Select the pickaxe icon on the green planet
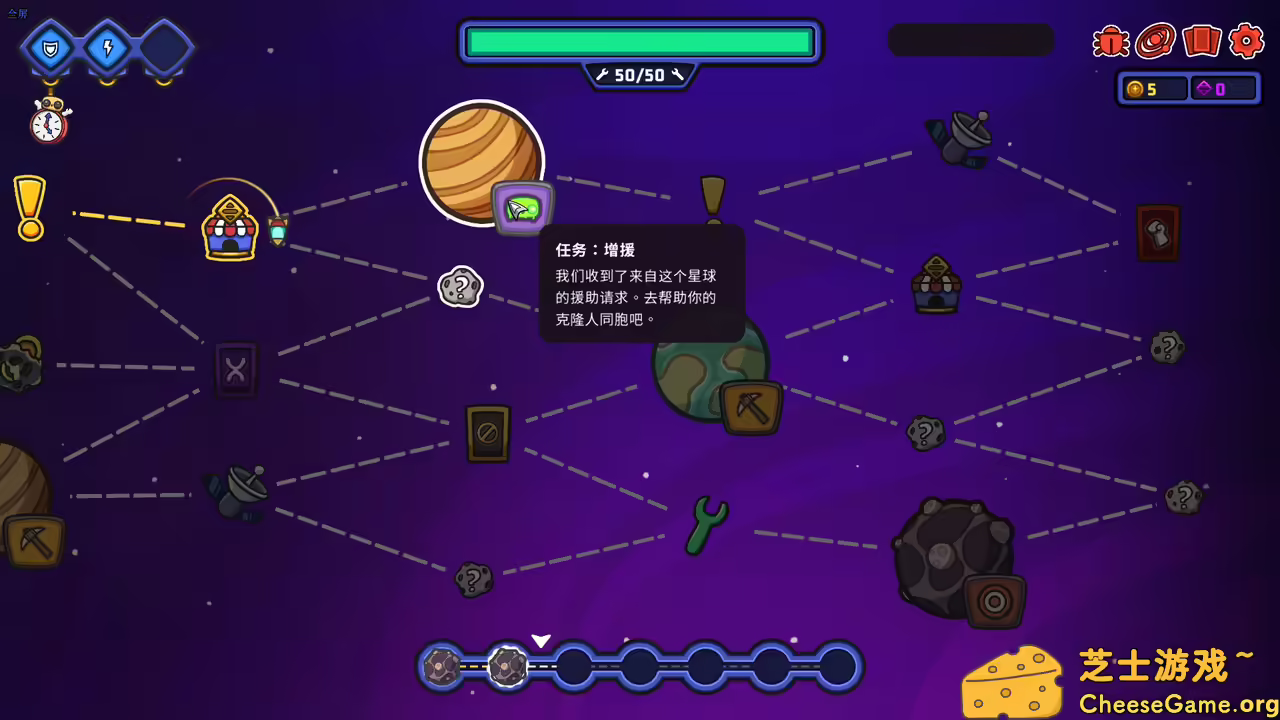The height and width of the screenshot is (720, 1280). [751, 406]
